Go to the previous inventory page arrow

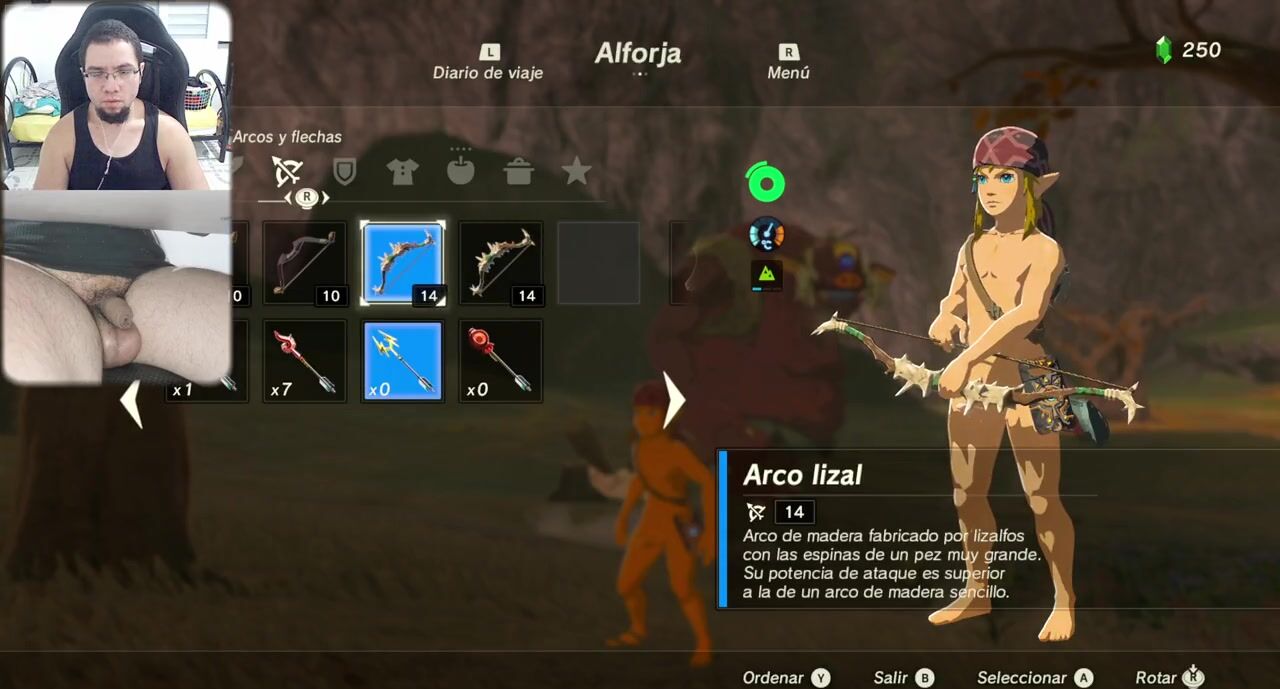click(131, 402)
